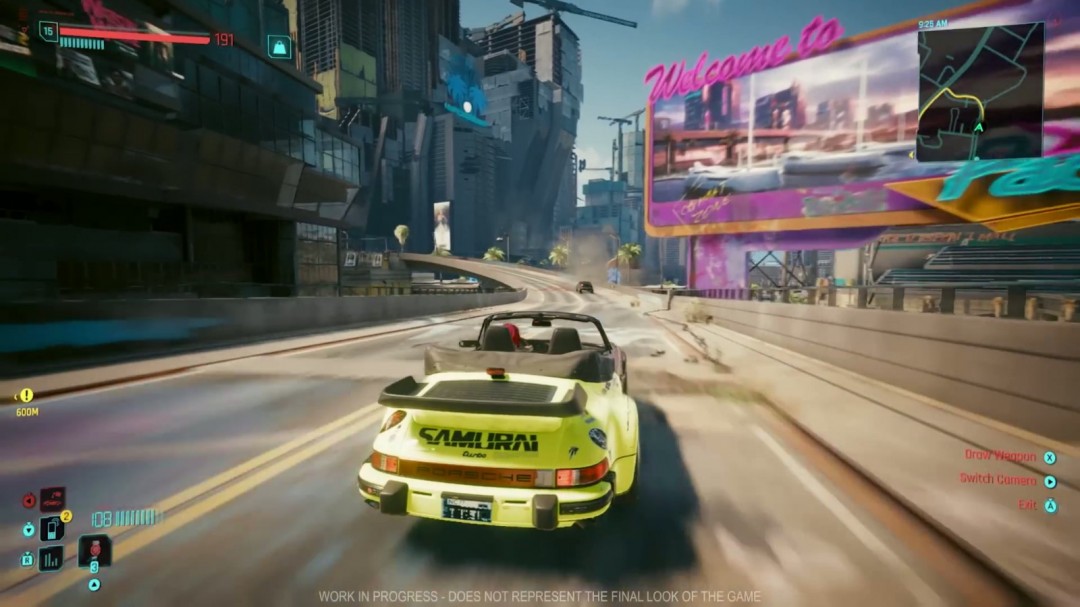1080x607 pixels.
Task: Click the weight bag status icon
Action: point(279,46)
